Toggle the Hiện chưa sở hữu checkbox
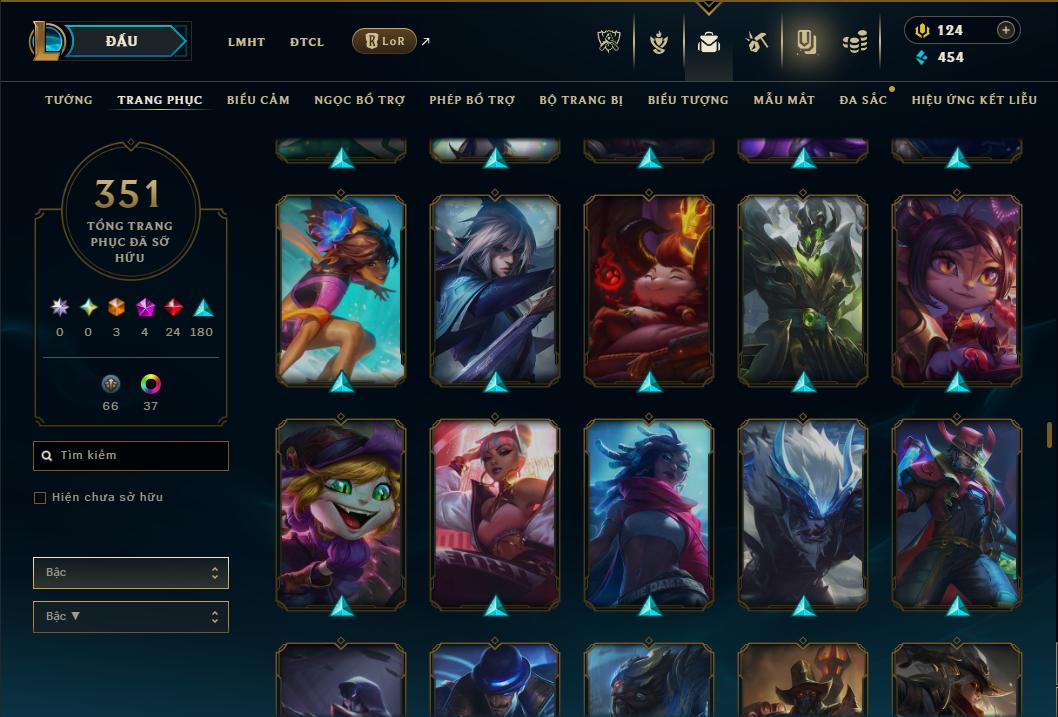Screen dimensions: 1058x717 click(x=40, y=498)
